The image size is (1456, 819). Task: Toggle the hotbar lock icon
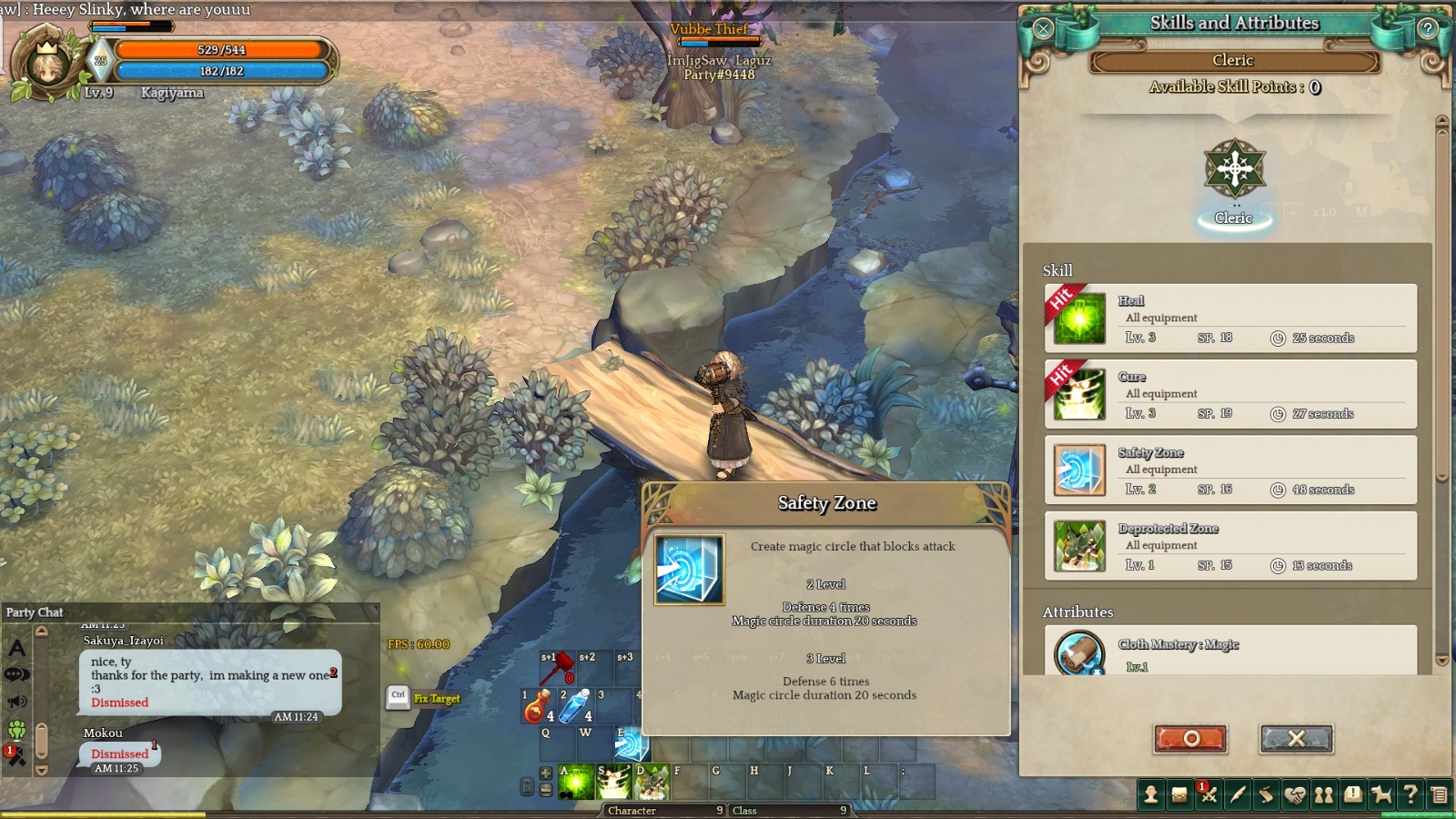[527, 786]
